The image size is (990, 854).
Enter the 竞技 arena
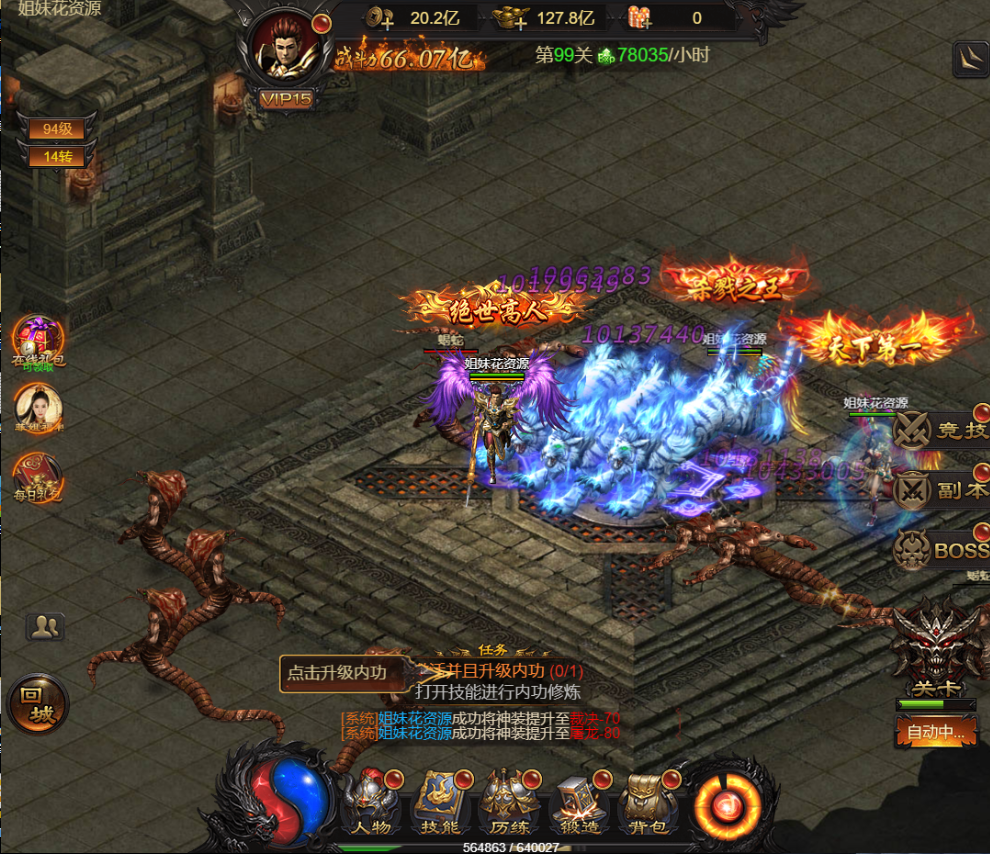[x=940, y=431]
